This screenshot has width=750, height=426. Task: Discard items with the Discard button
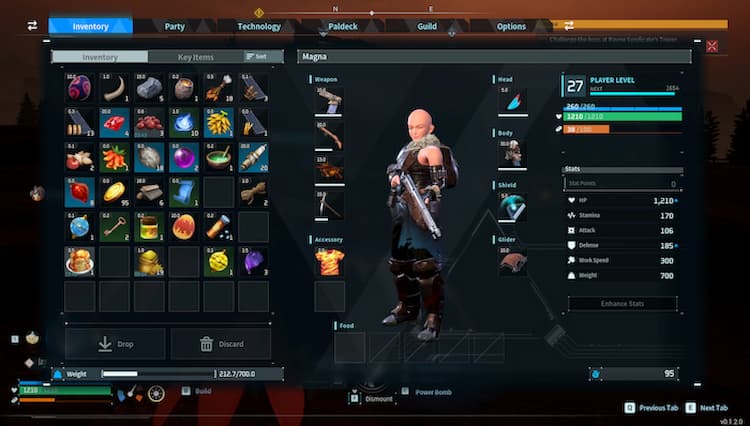point(221,344)
